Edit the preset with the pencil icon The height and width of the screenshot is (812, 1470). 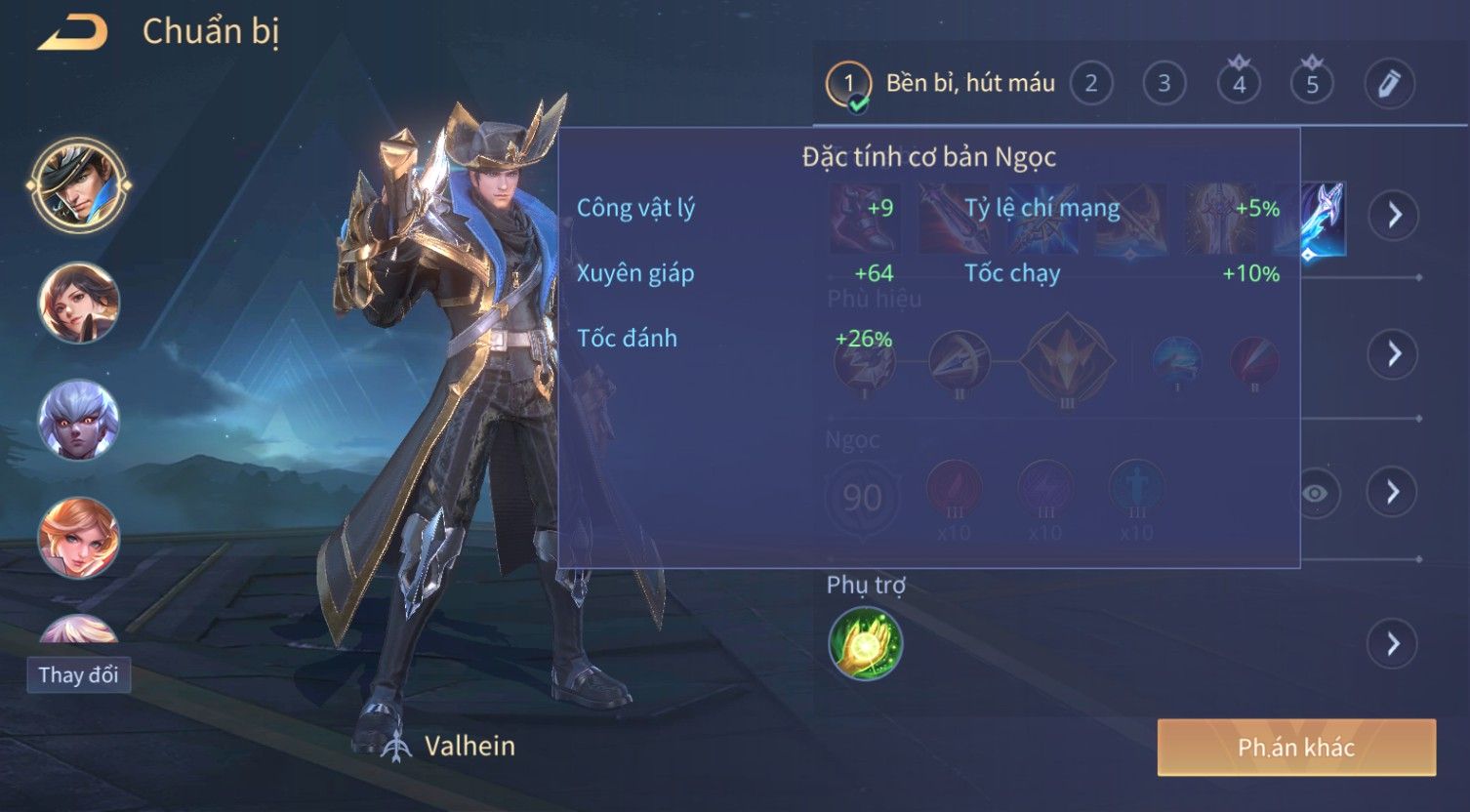(1388, 84)
